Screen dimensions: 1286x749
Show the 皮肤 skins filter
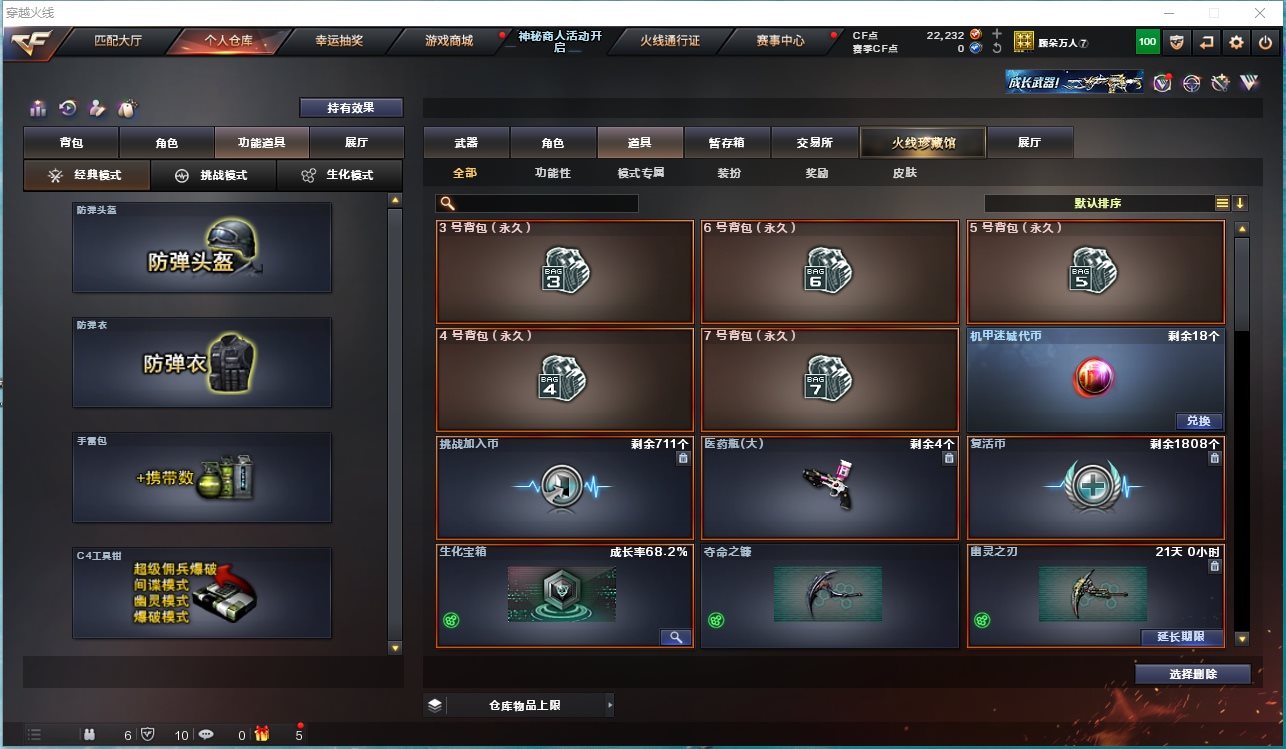click(x=904, y=173)
